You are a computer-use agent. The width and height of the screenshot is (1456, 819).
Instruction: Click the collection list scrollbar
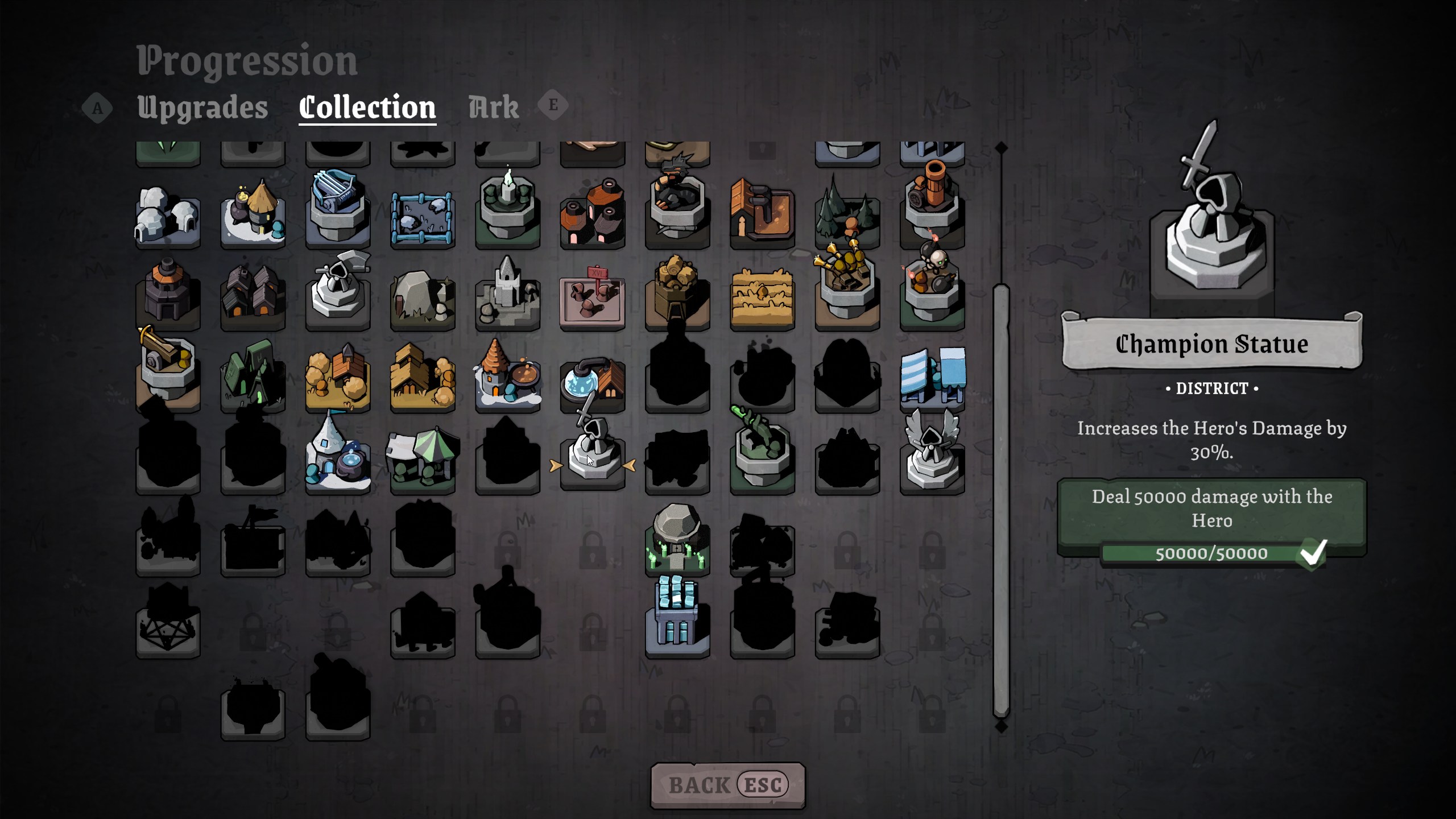coord(1001,500)
